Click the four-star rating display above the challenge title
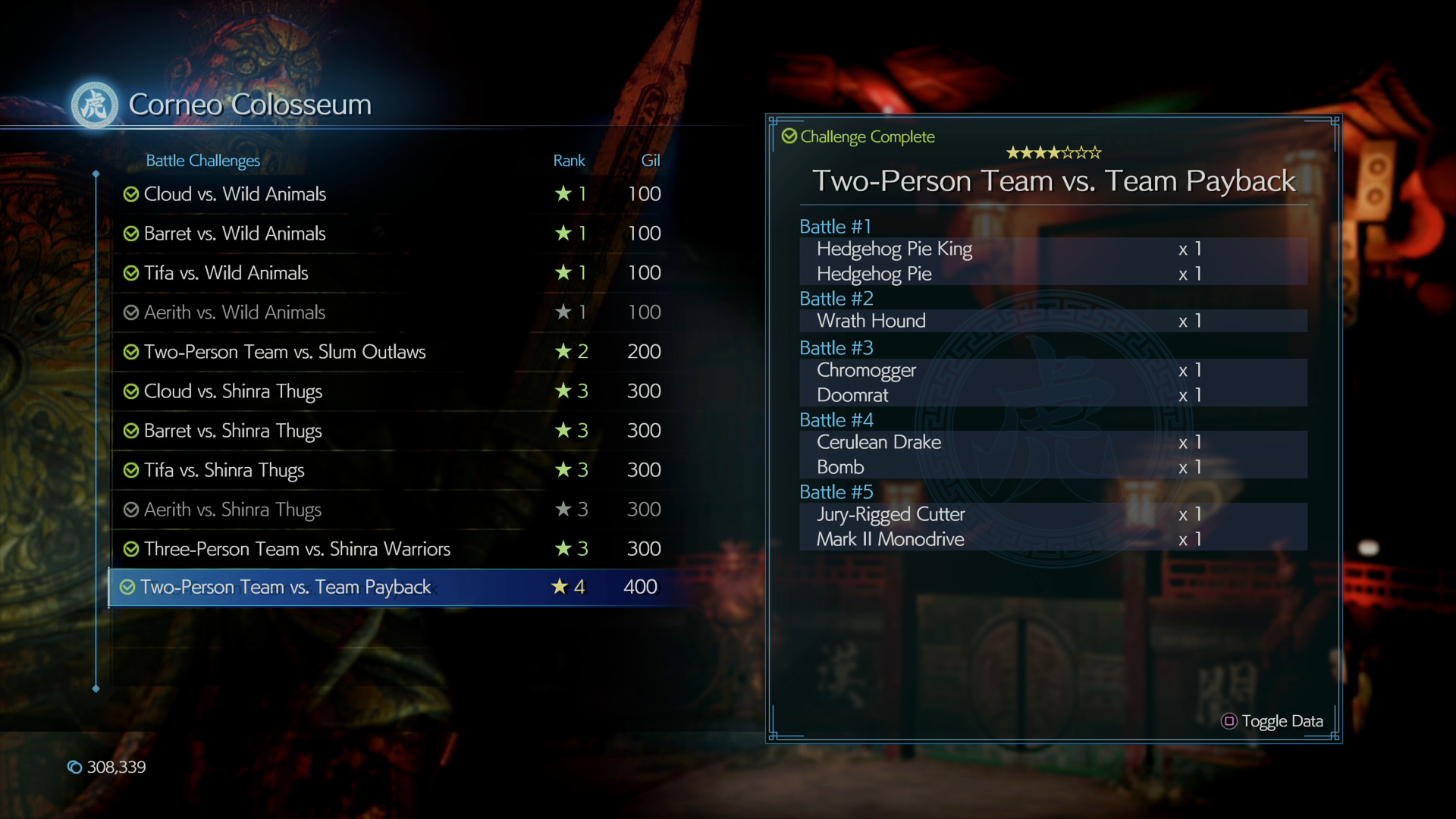Viewport: 1456px width, 819px height. pos(1053,152)
